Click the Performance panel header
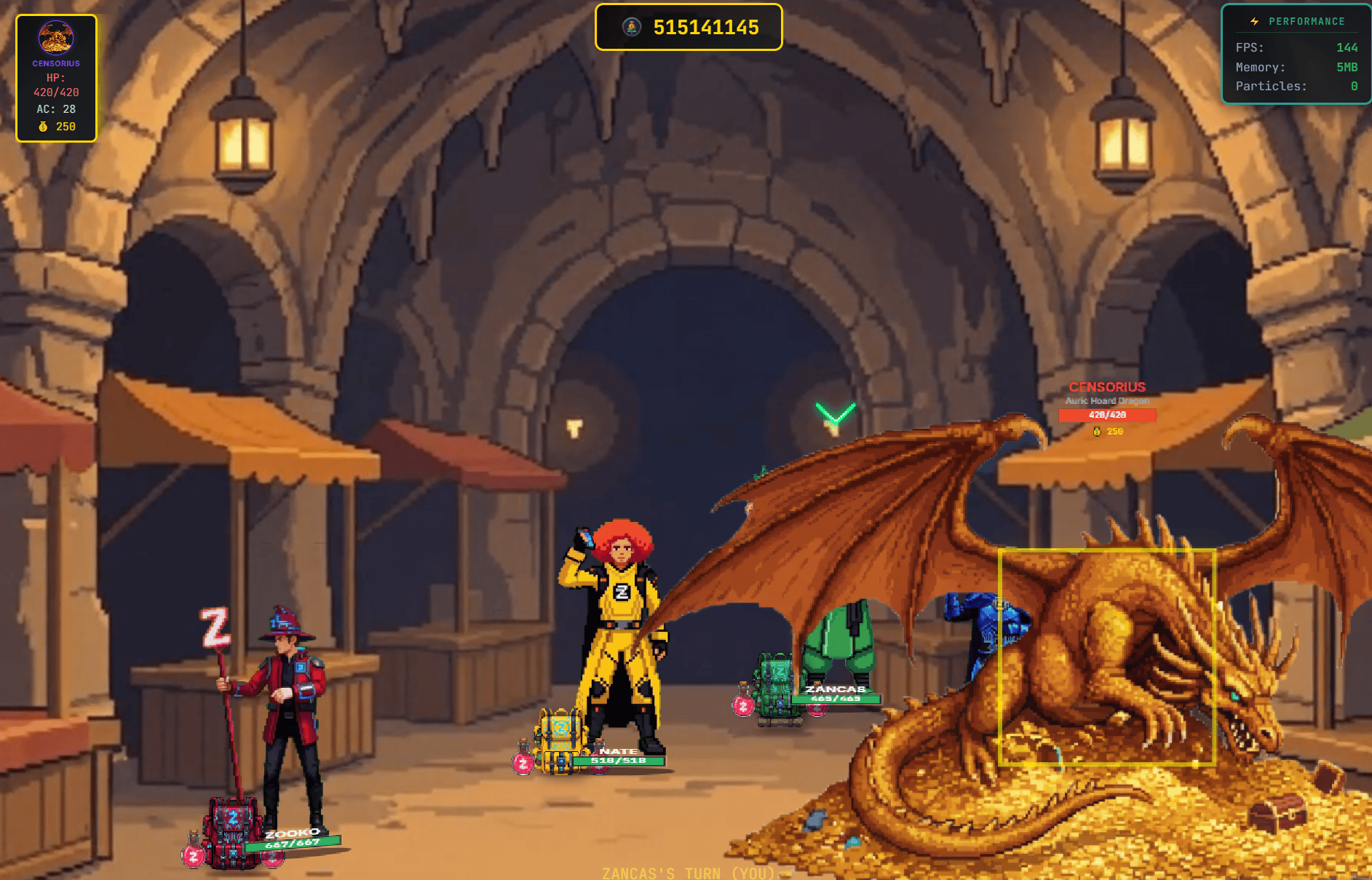1372x880 pixels. pyautogui.click(x=1297, y=22)
